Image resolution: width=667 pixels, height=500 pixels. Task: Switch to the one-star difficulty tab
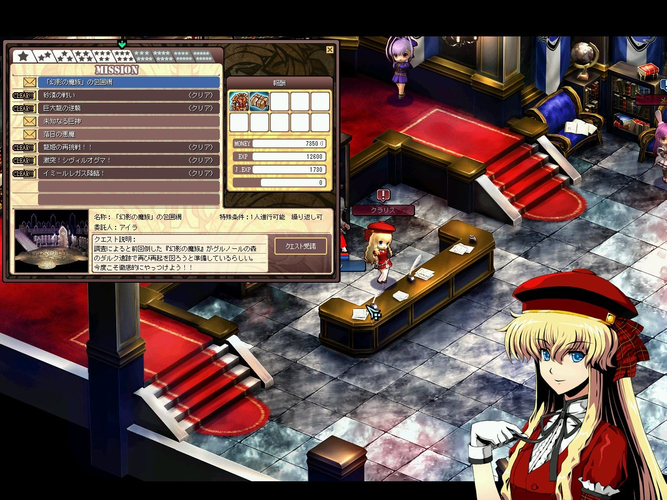pos(22,56)
